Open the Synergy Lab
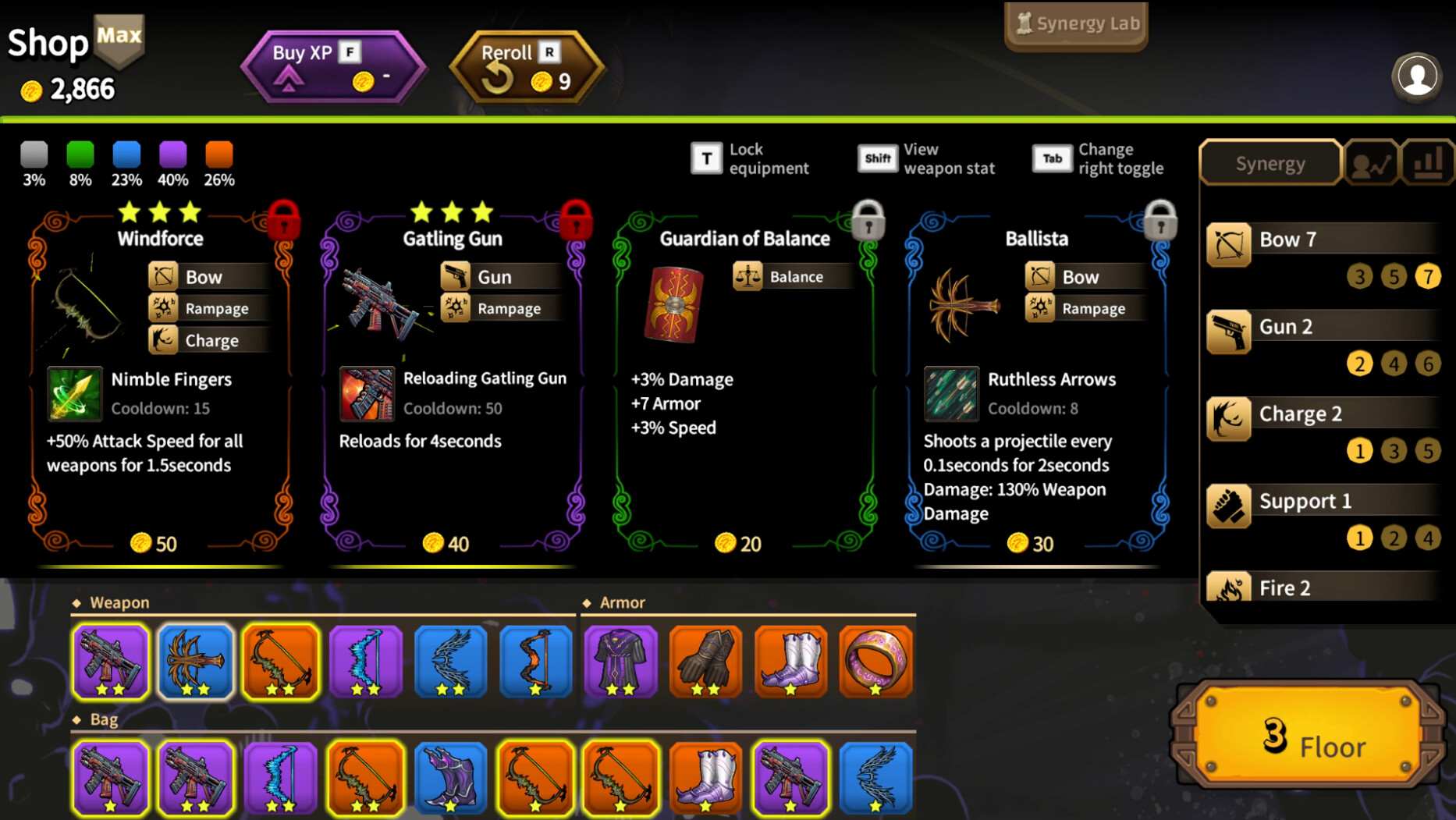1456x820 pixels. [1076, 24]
